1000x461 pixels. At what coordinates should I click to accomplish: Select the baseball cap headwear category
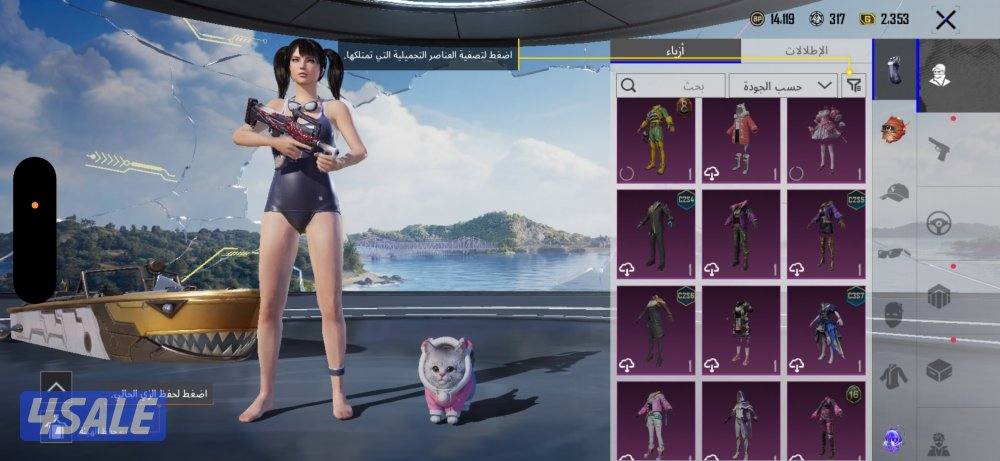pos(894,192)
